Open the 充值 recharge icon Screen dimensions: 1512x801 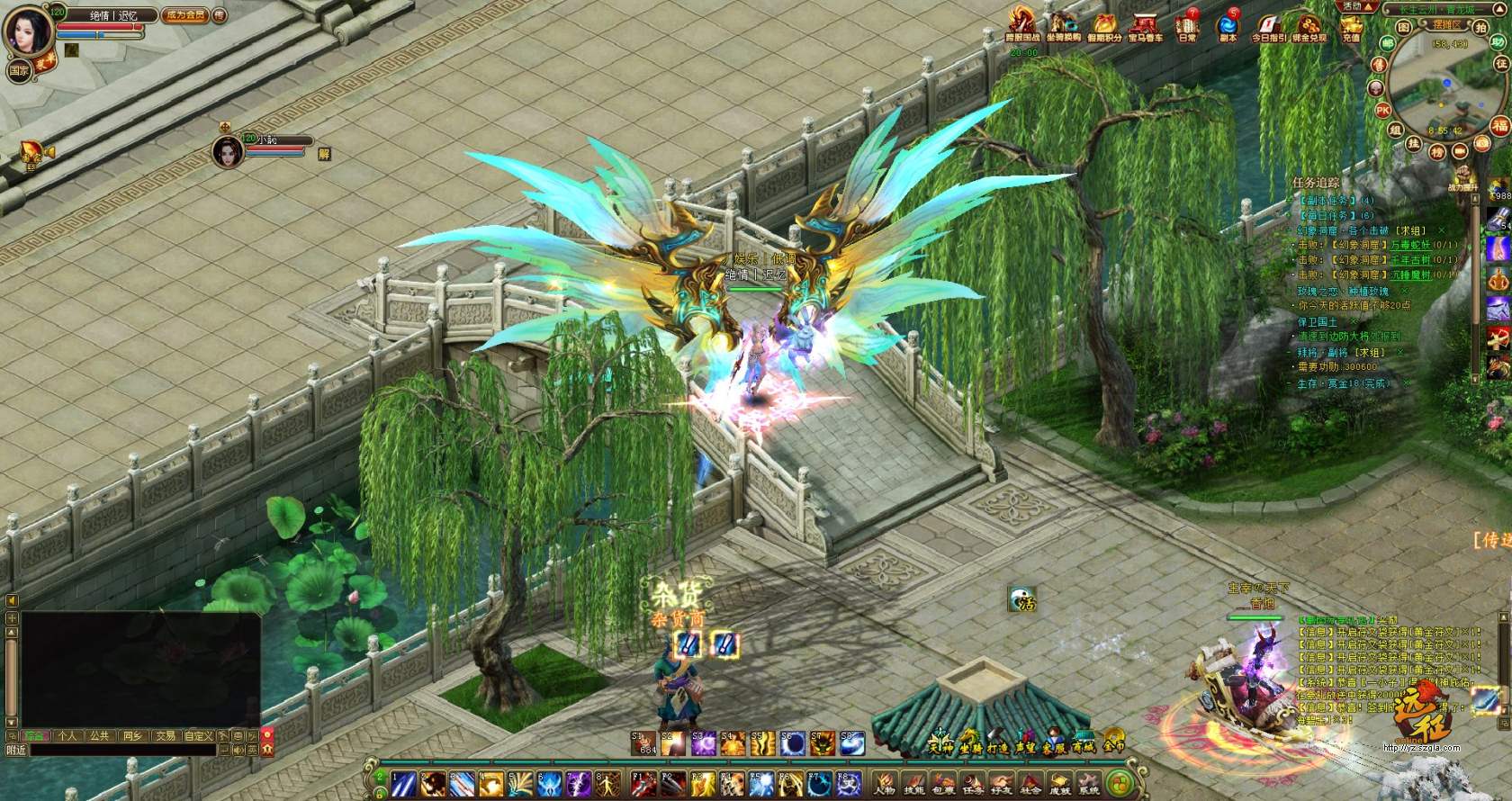pos(1351,29)
